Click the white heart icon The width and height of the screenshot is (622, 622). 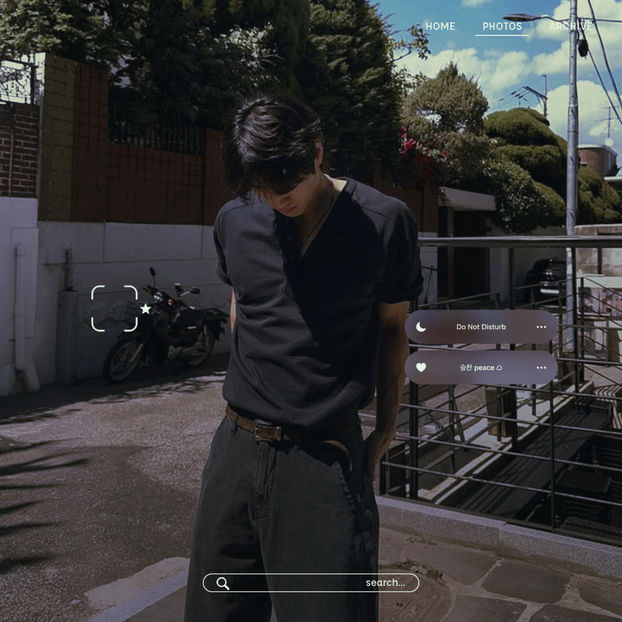421,367
